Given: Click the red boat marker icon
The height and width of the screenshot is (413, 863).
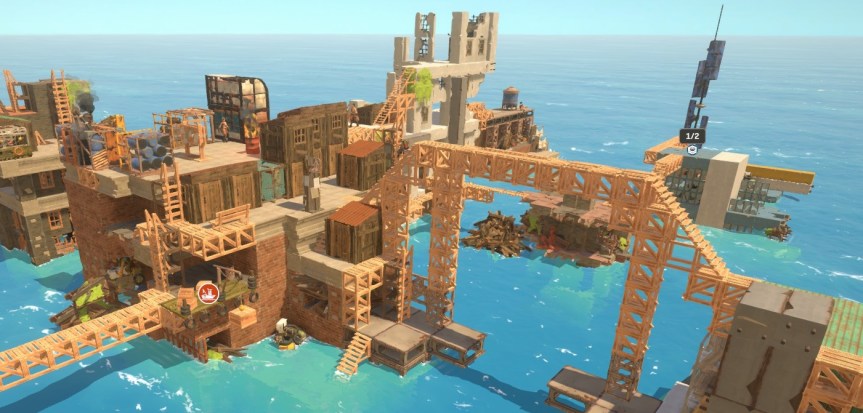Looking at the screenshot, I should pos(208,292).
